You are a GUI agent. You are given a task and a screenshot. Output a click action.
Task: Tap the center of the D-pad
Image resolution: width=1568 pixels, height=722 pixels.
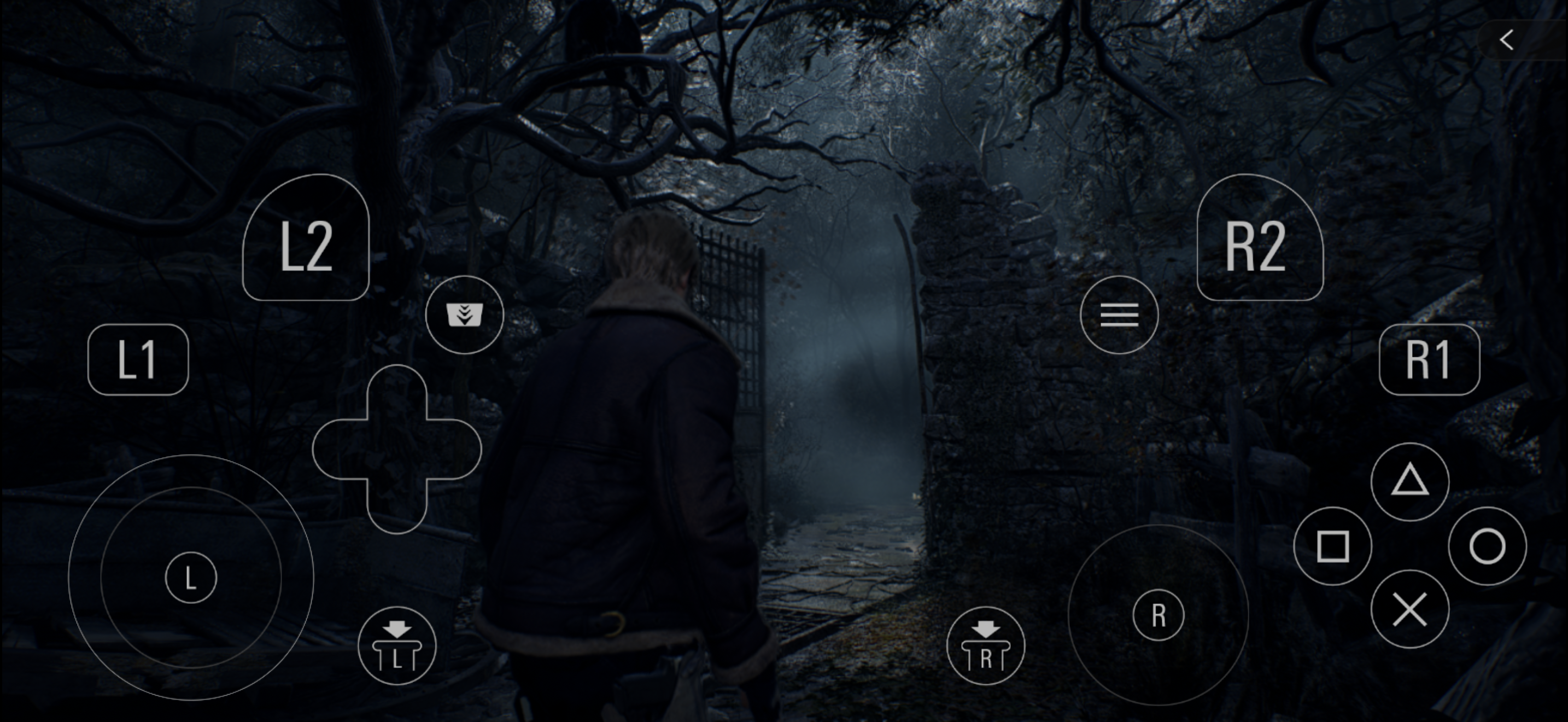coord(397,449)
